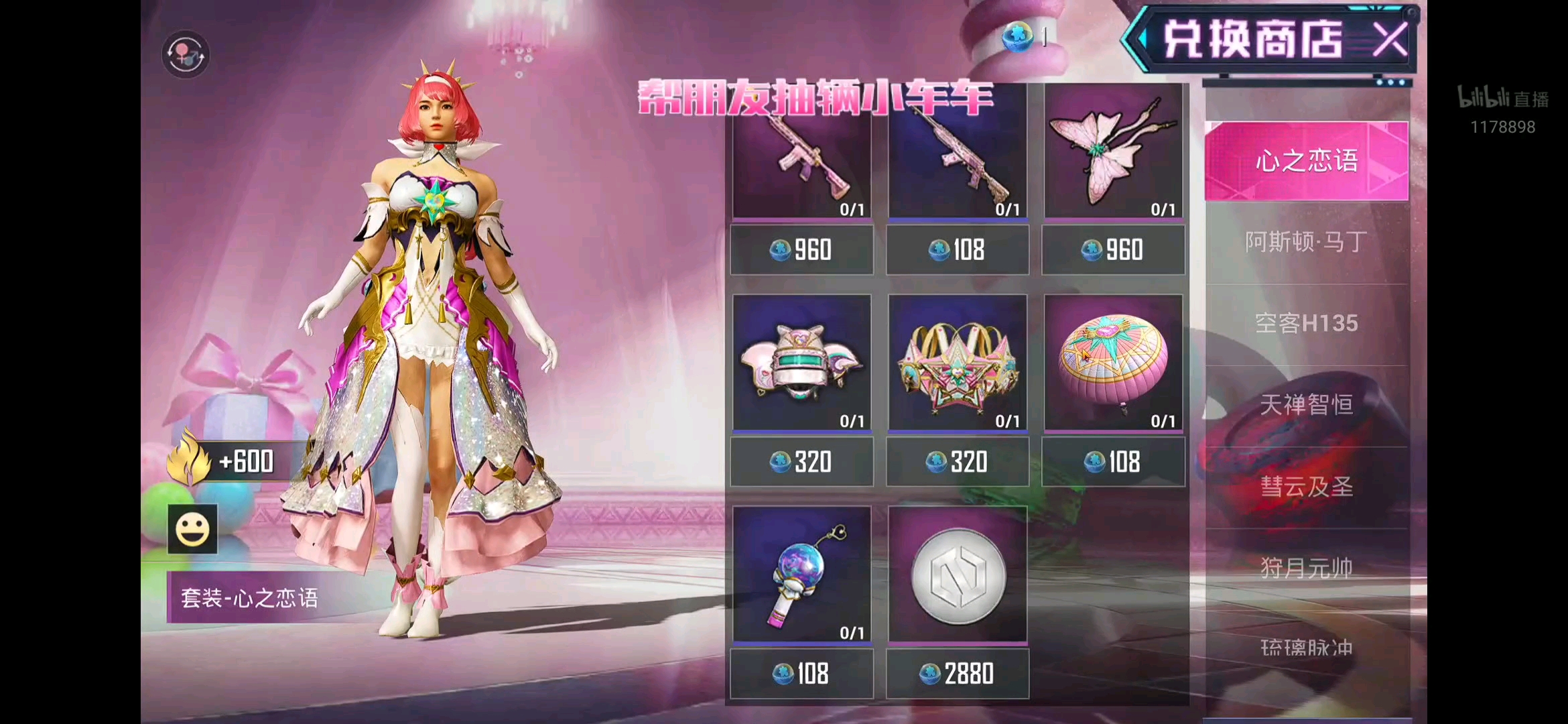Open the 空客H135 shop category
Screen dimensions: 1568x724
coord(1306,324)
